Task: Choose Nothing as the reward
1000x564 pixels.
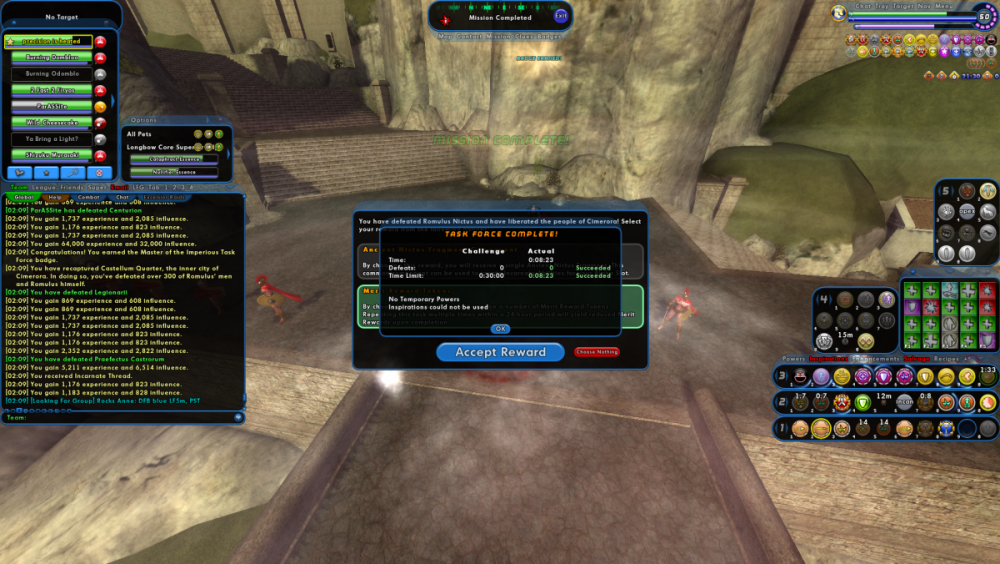Action: tap(597, 352)
